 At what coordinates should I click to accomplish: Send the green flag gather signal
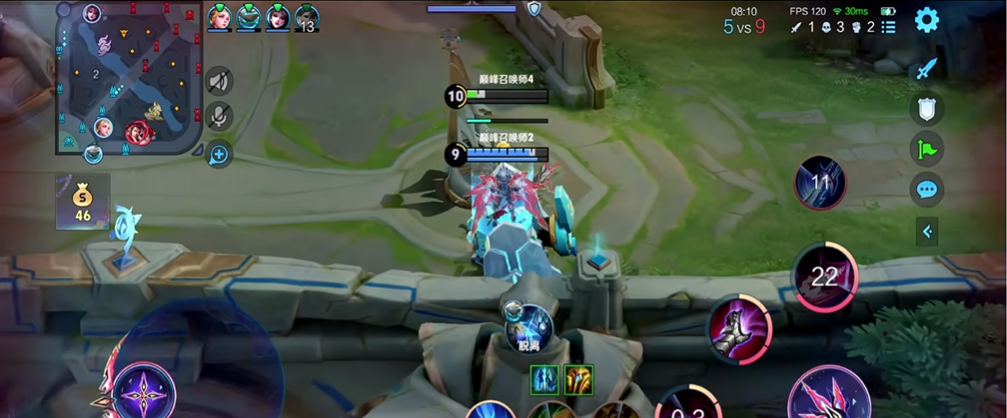(927, 149)
